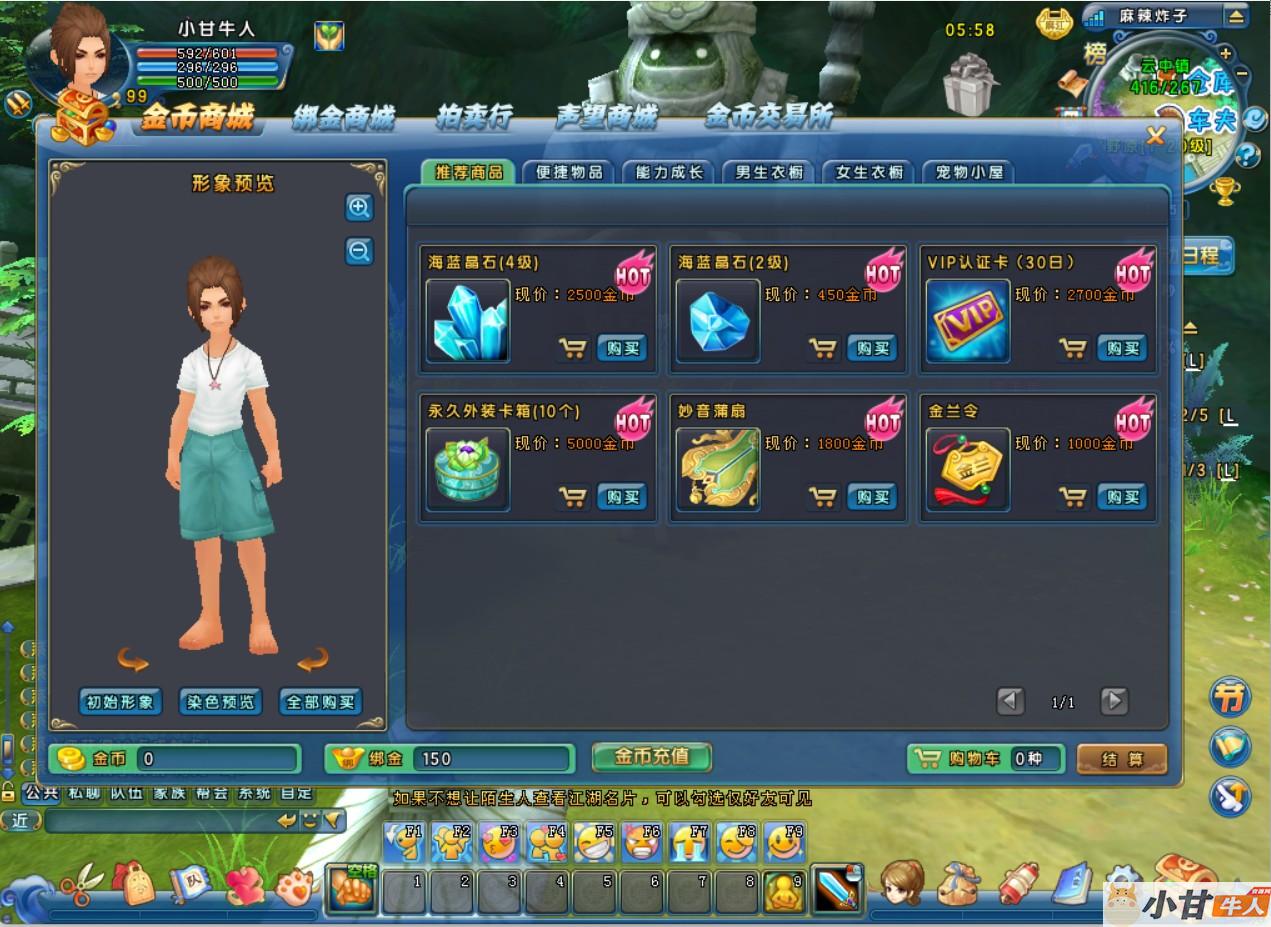Click the 结算 checkout button
The image size is (1271, 927).
tap(1121, 759)
